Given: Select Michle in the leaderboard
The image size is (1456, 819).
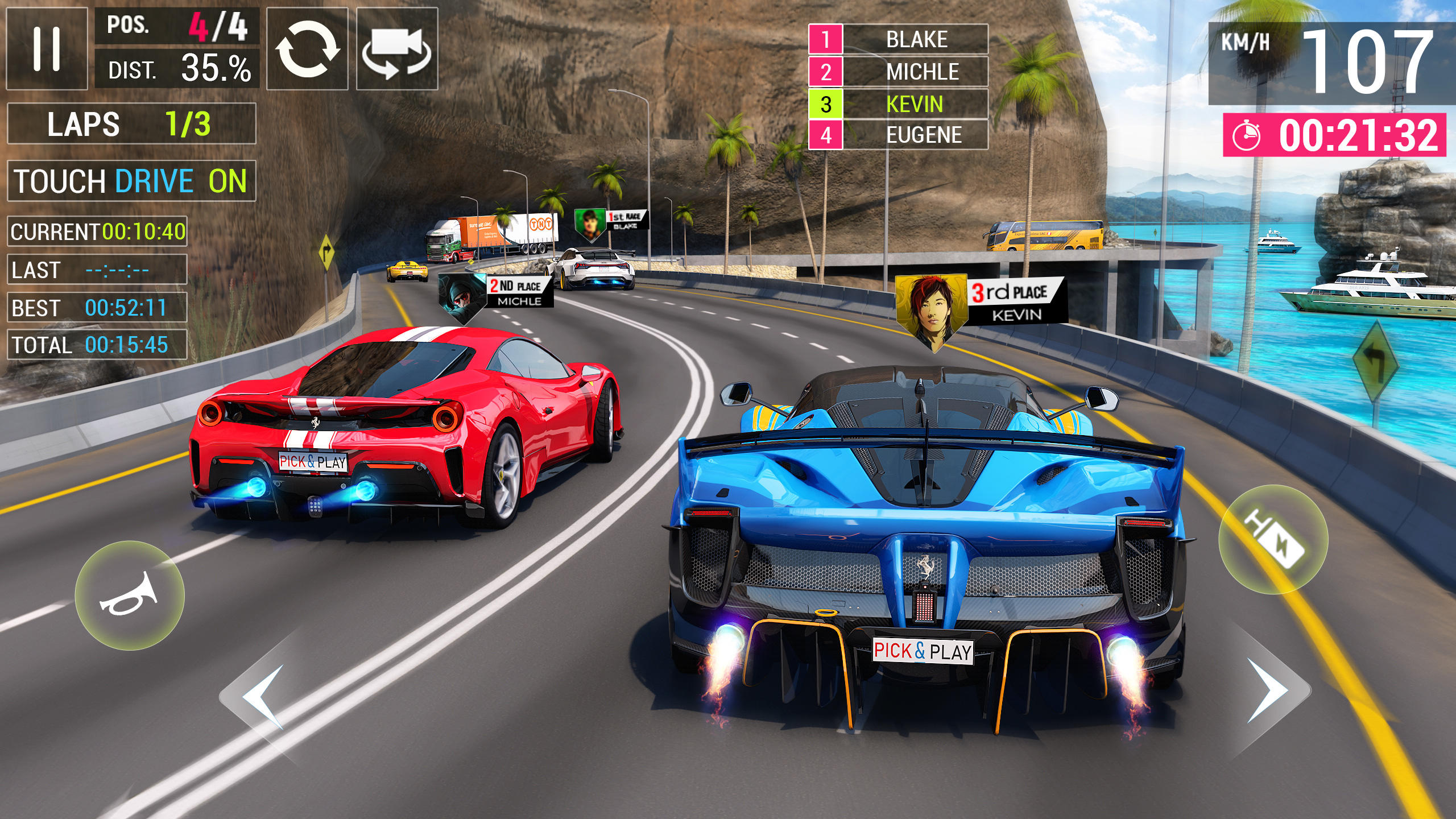Looking at the screenshot, I should click(898, 72).
